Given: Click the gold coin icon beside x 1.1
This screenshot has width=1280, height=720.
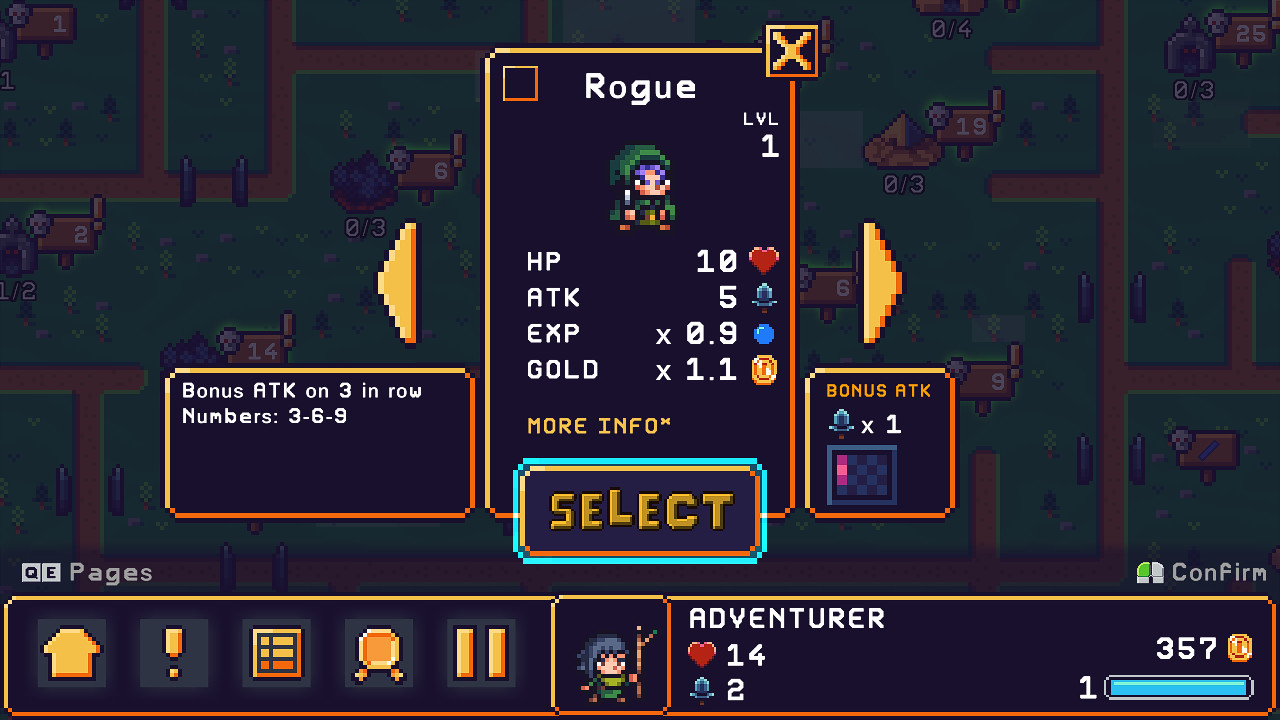Looking at the screenshot, I should click(x=762, y=370).
